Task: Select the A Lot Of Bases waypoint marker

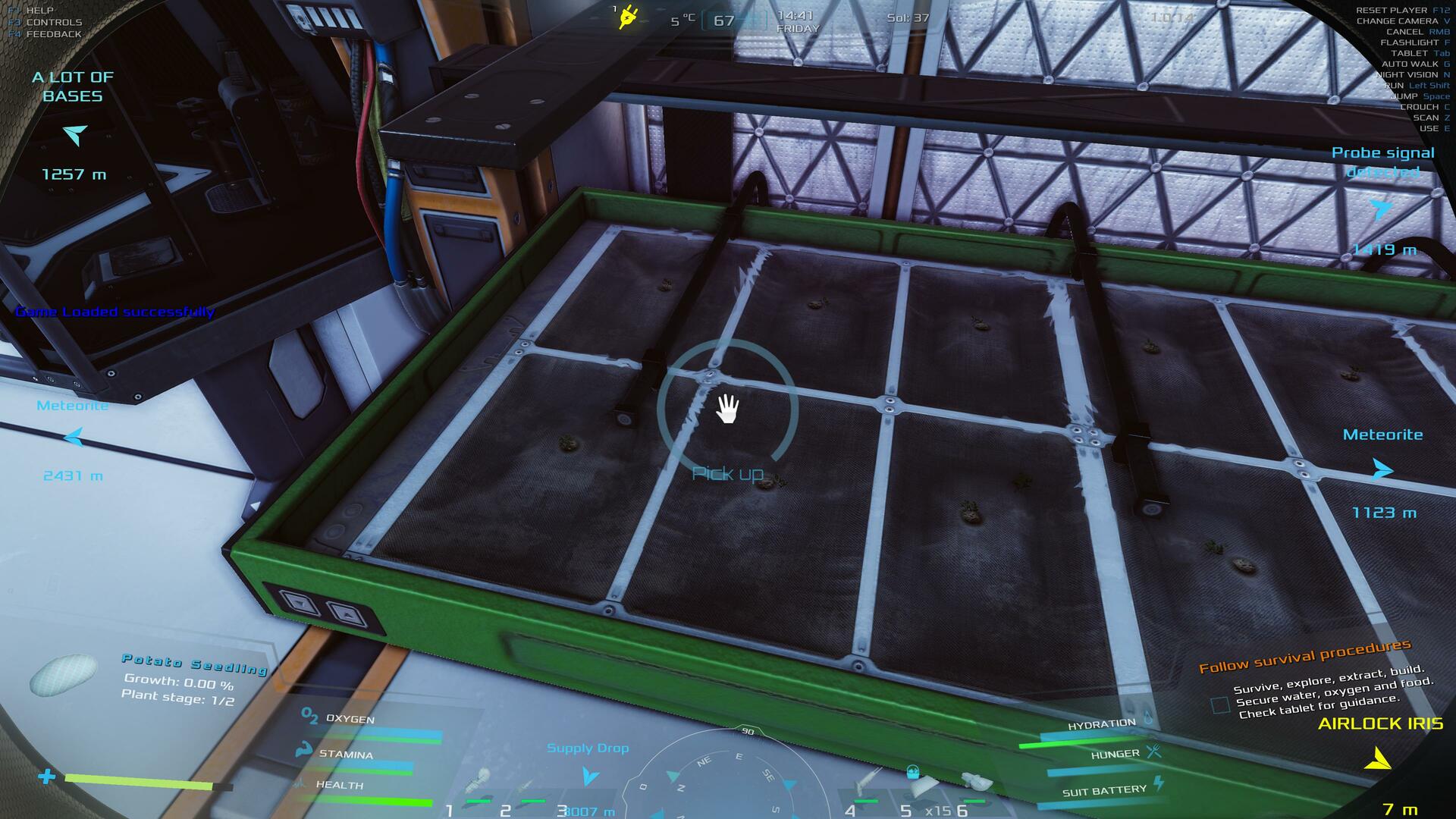Action: 75,135
